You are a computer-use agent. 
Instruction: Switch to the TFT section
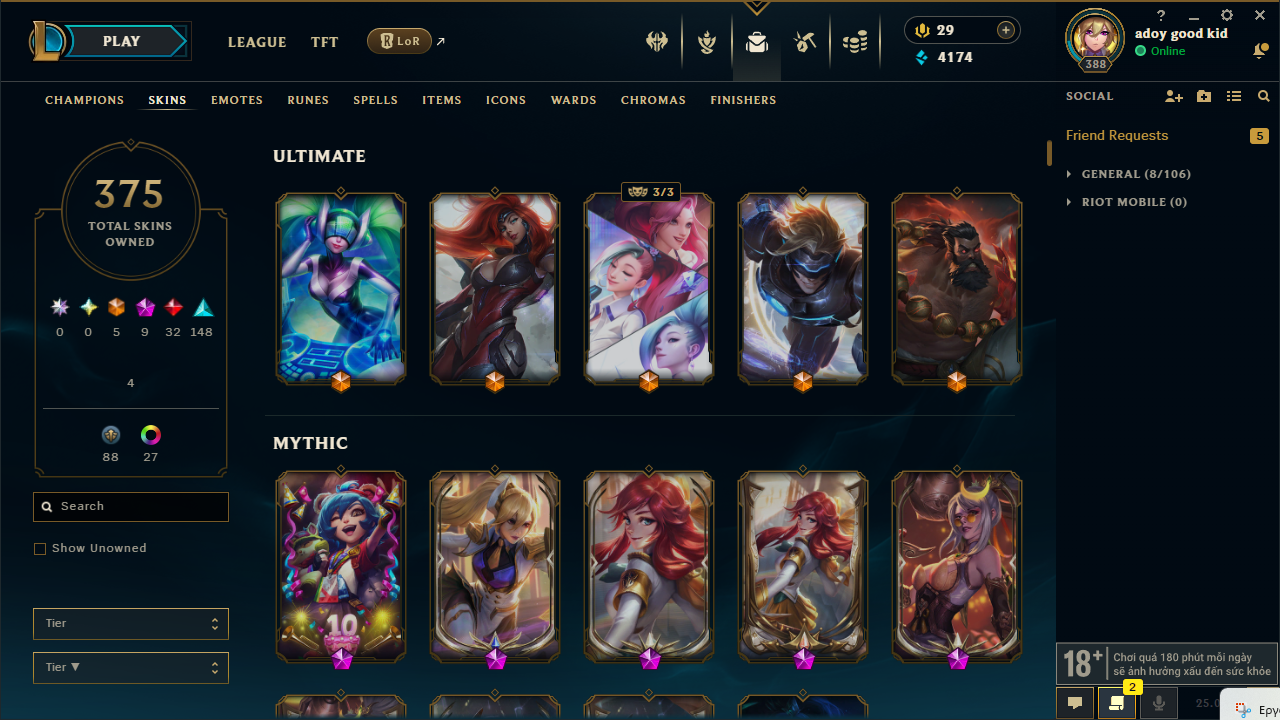click(324, 42)
